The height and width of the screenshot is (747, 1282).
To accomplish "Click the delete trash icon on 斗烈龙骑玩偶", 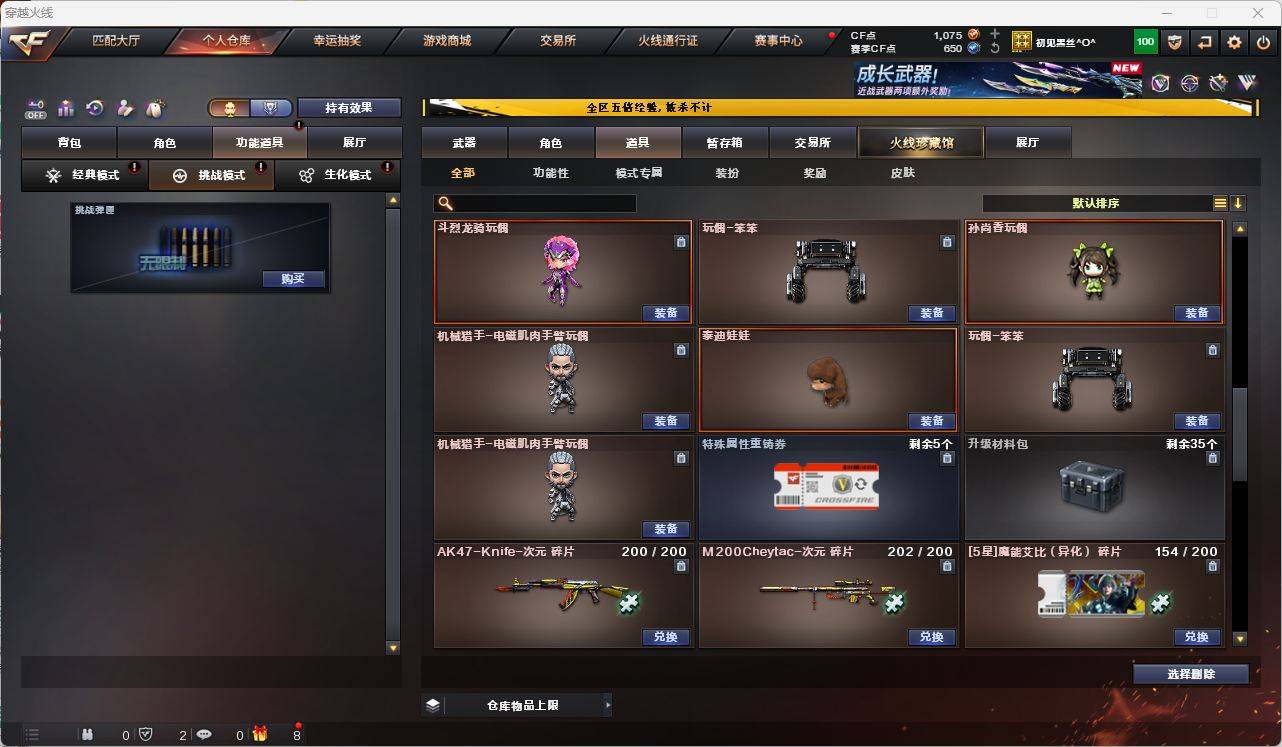I will coord(681,242).
